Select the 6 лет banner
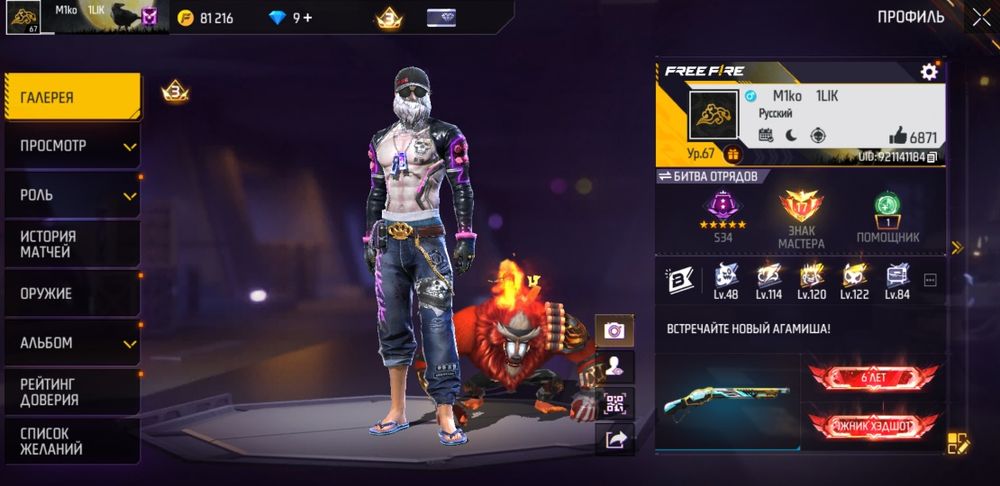 [873, 376]
